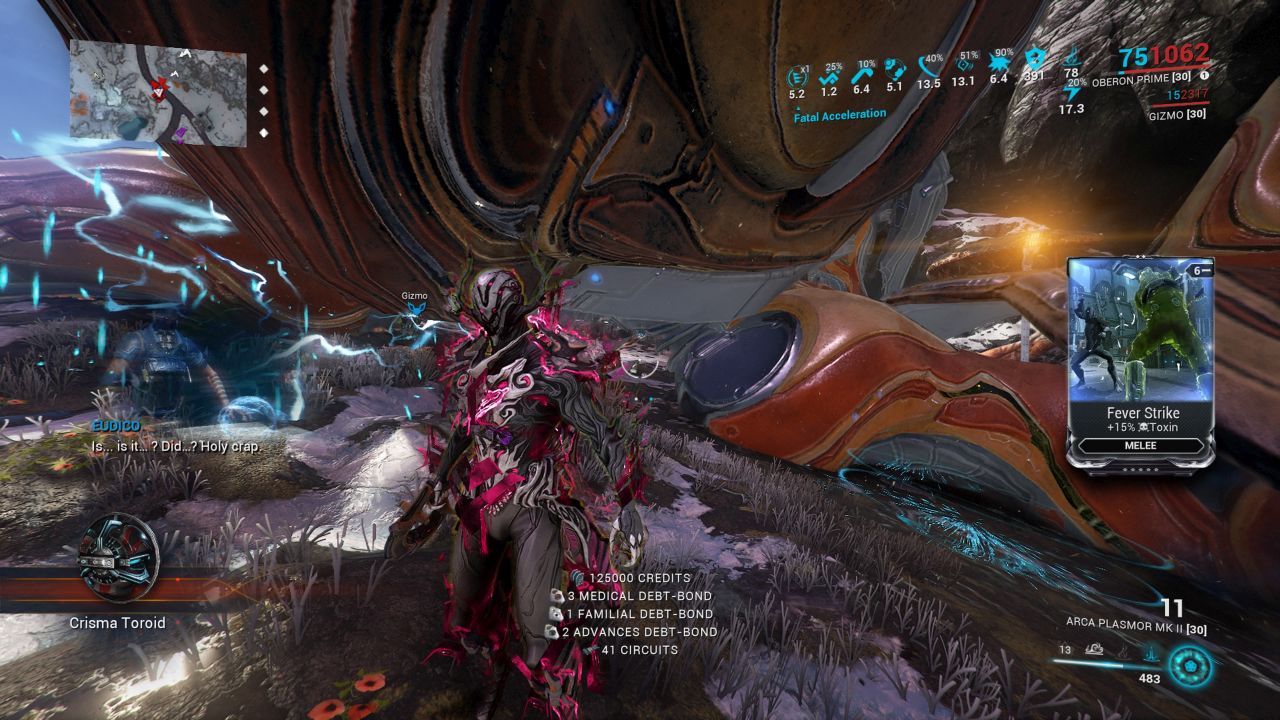Click the heat status icon showing 78
Image resolution: width=1280 pixels, height=720 pixels.
[x=1072, y=60]
